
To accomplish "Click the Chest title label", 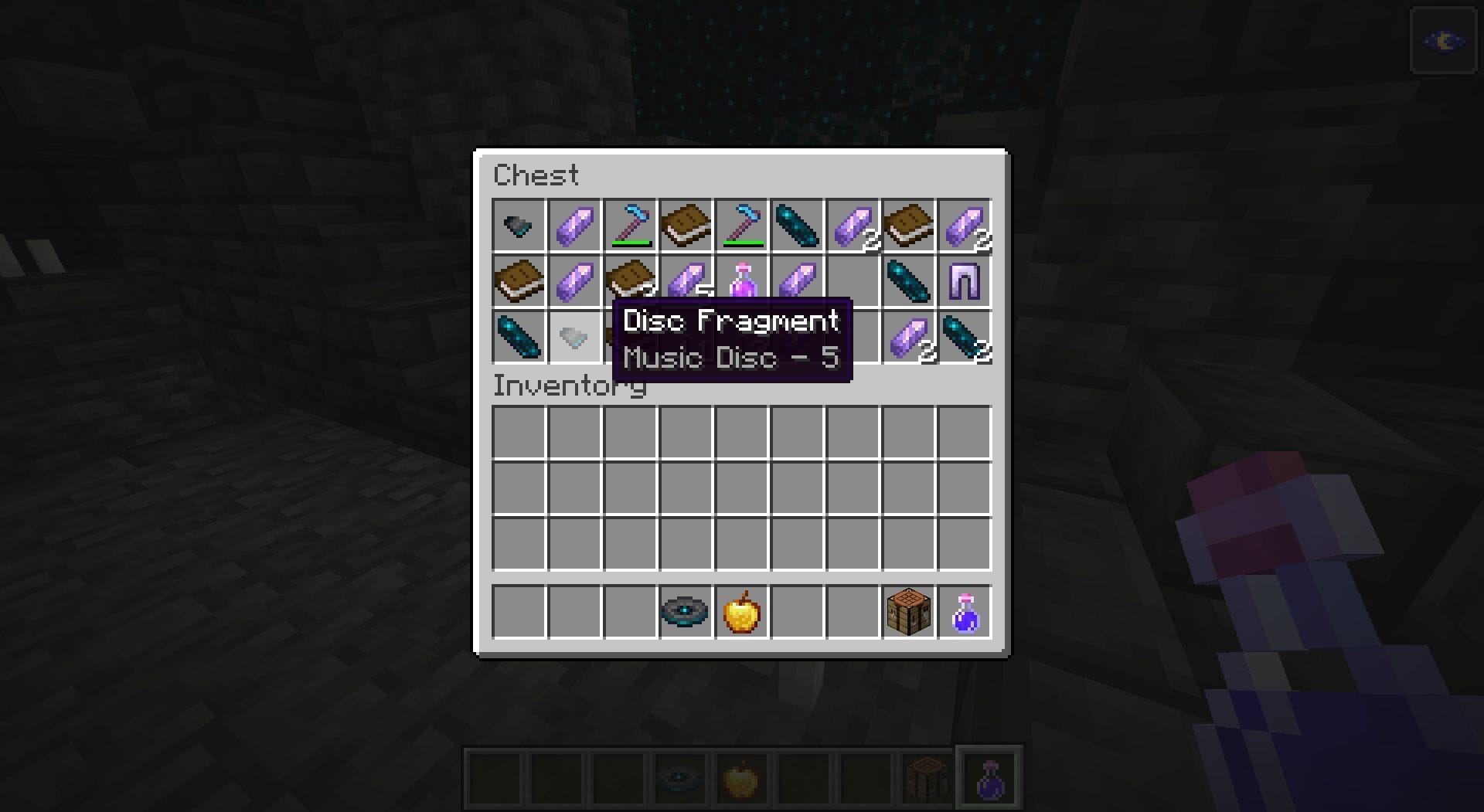I will [x=537, y=175].
